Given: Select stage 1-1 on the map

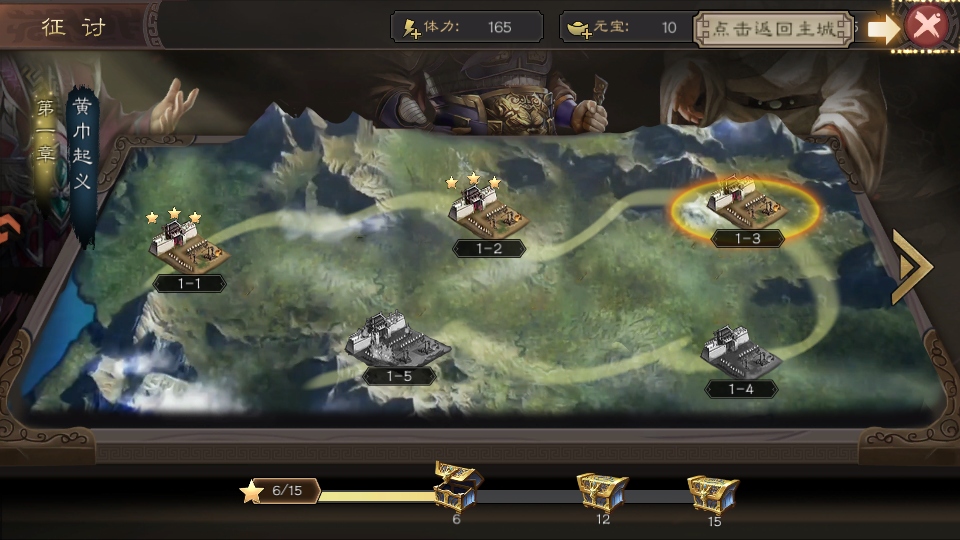Looking at the screenshot, I should tap(188, 245).
